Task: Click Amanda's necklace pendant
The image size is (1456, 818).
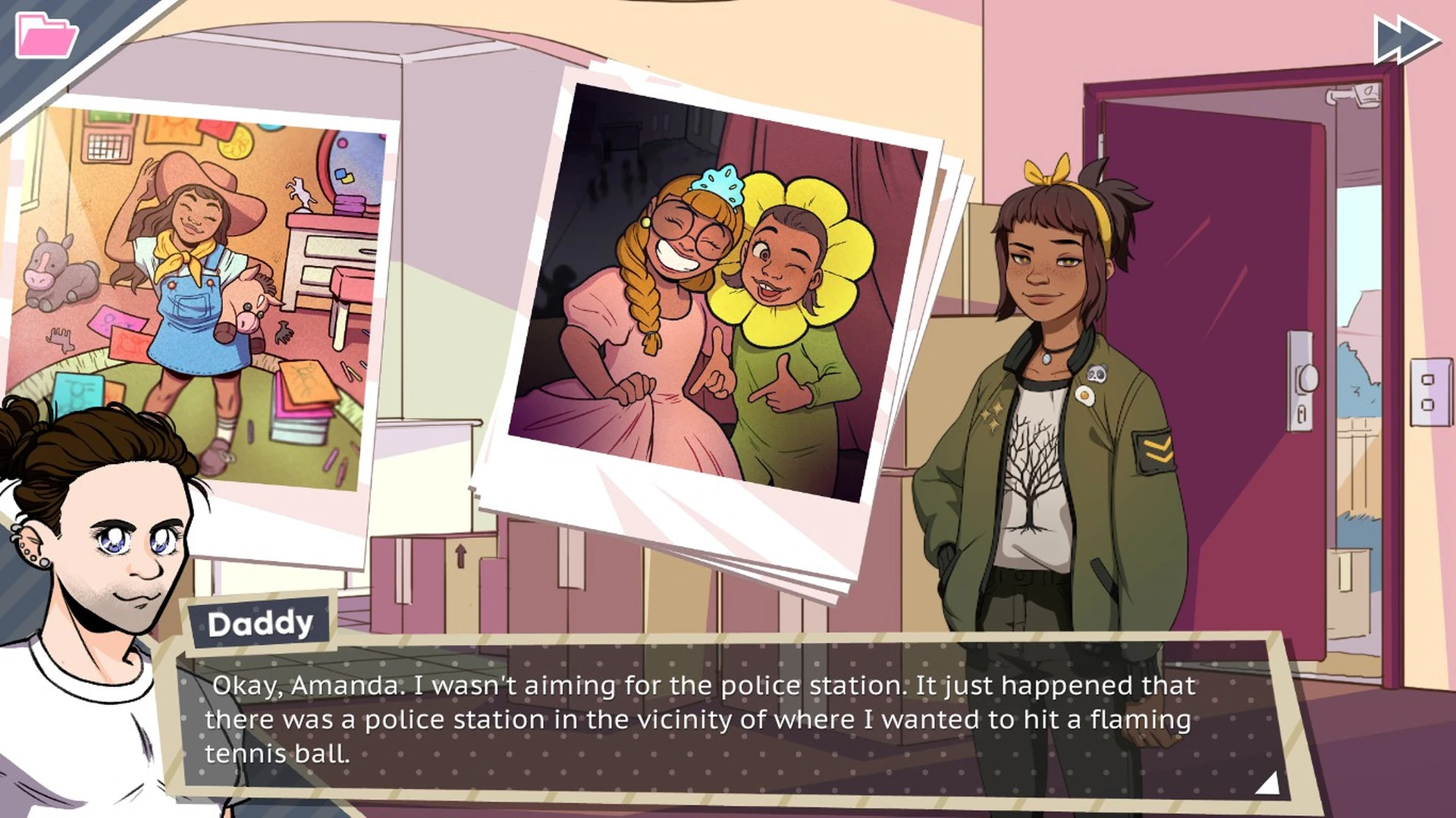Action: tap(1046, 359)
